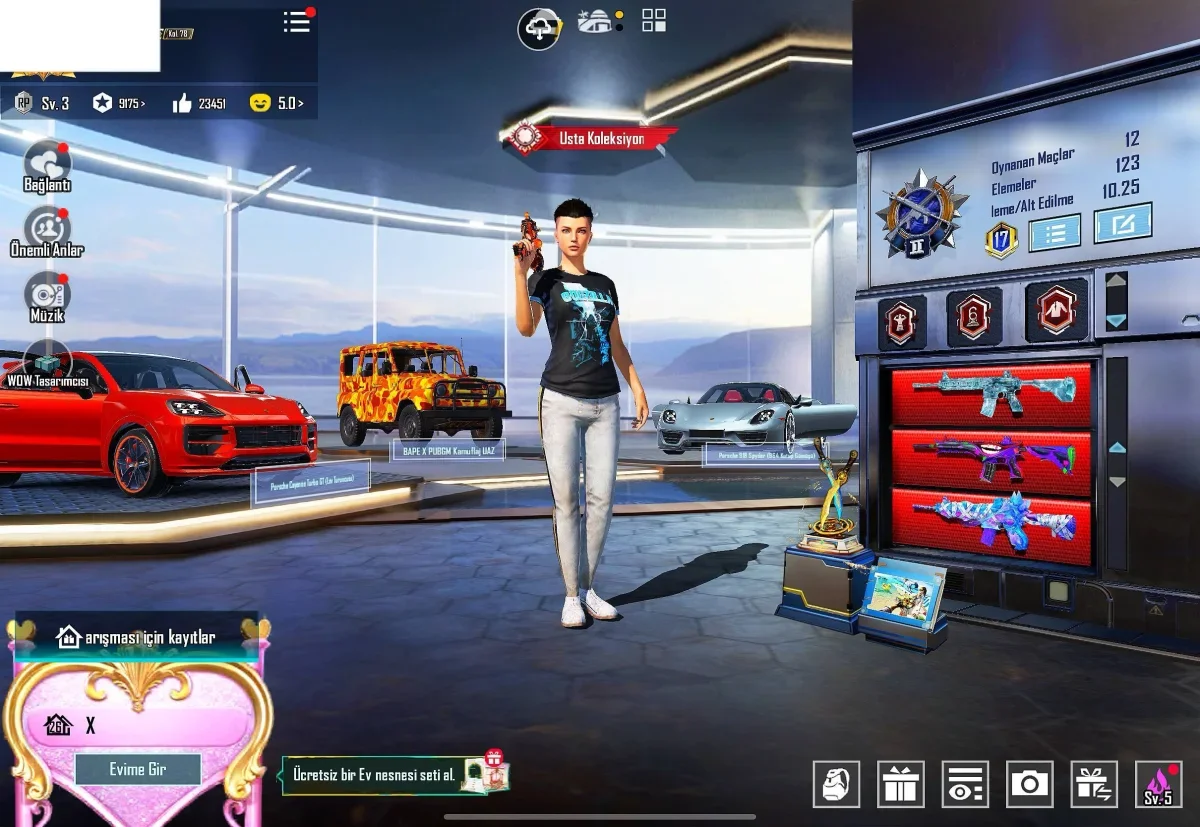Select the jacket outfit badge

click(x=1056, y=311)
